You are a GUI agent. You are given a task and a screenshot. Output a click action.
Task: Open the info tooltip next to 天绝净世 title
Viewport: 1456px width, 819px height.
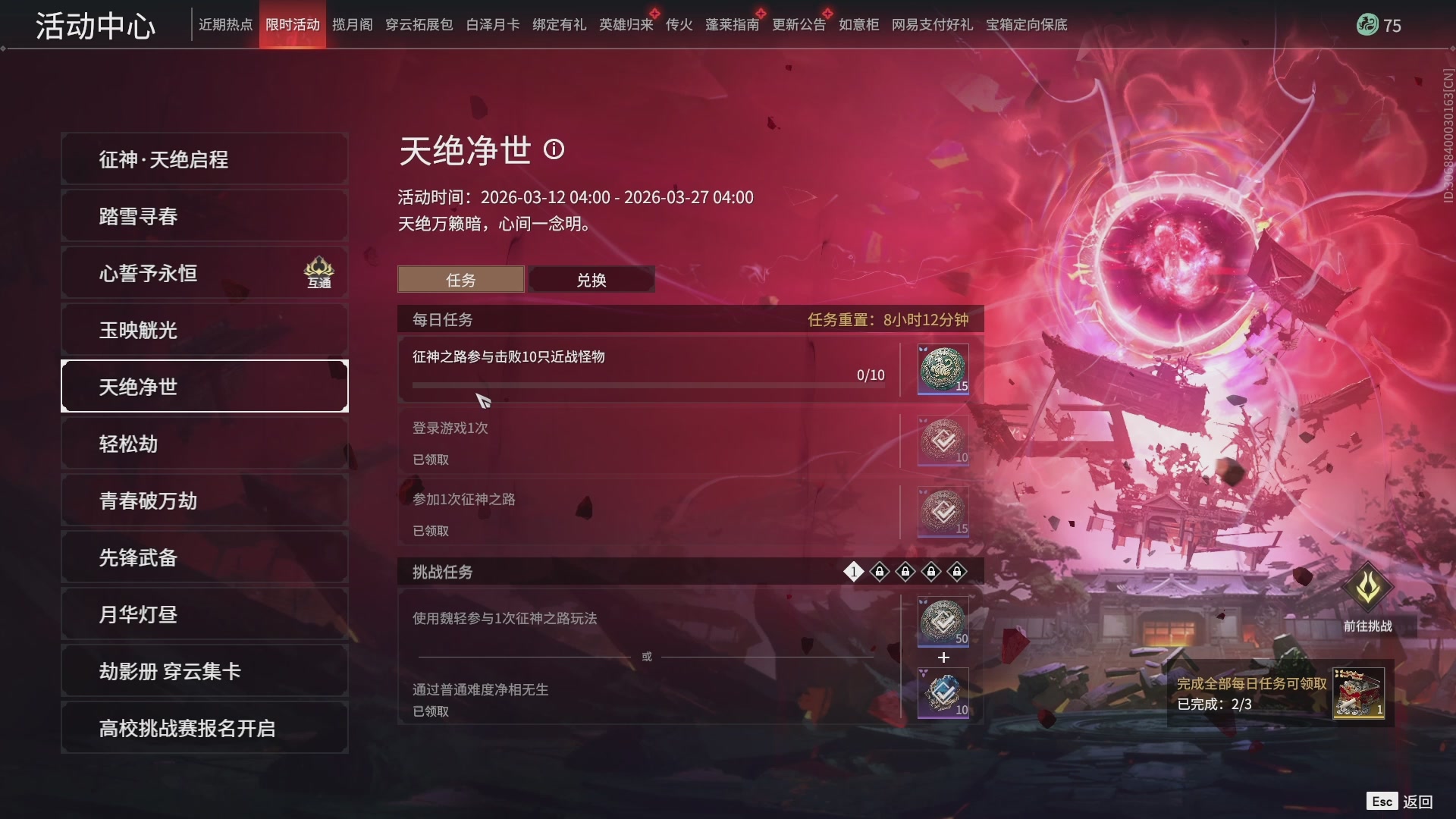556,150
